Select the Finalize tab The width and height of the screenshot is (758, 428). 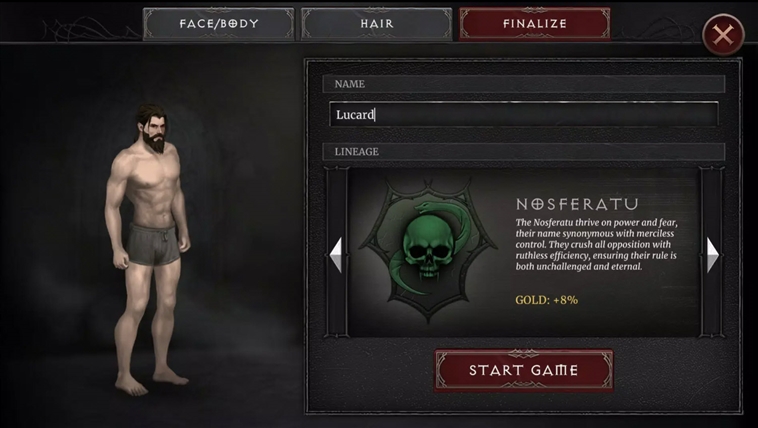(x=534, y=24)
